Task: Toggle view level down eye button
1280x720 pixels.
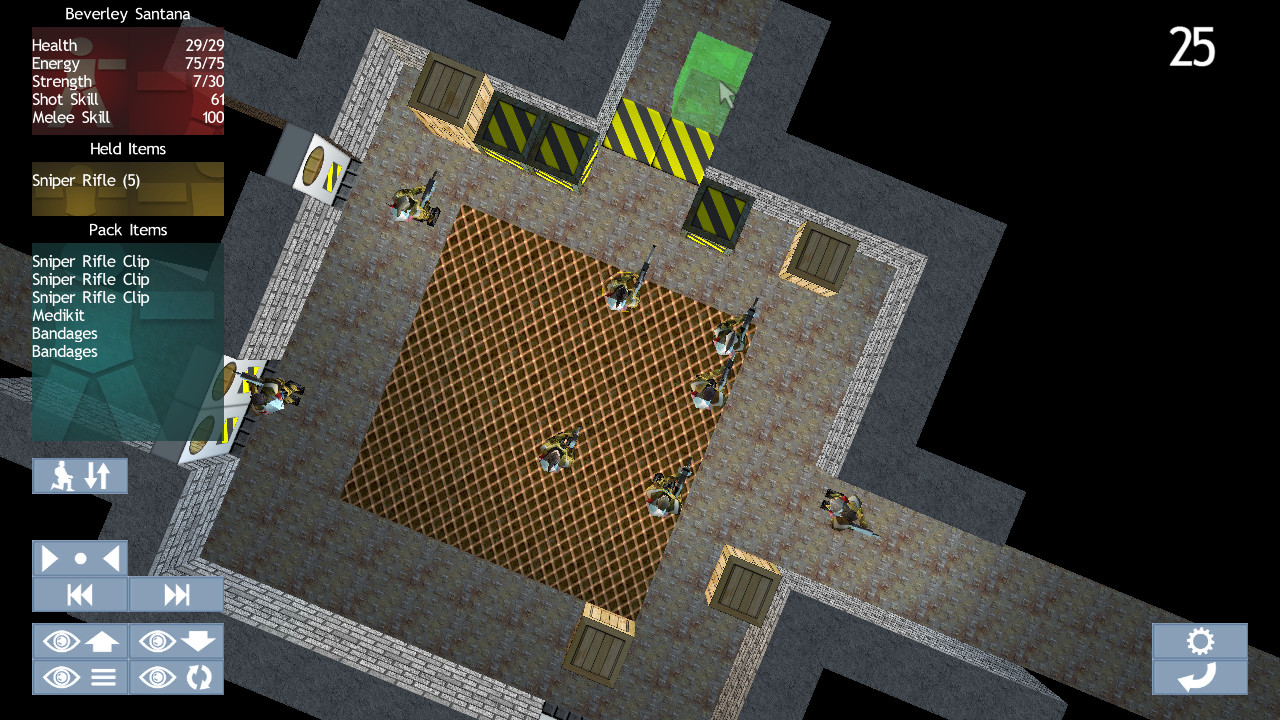Action: tap(176, 641)
